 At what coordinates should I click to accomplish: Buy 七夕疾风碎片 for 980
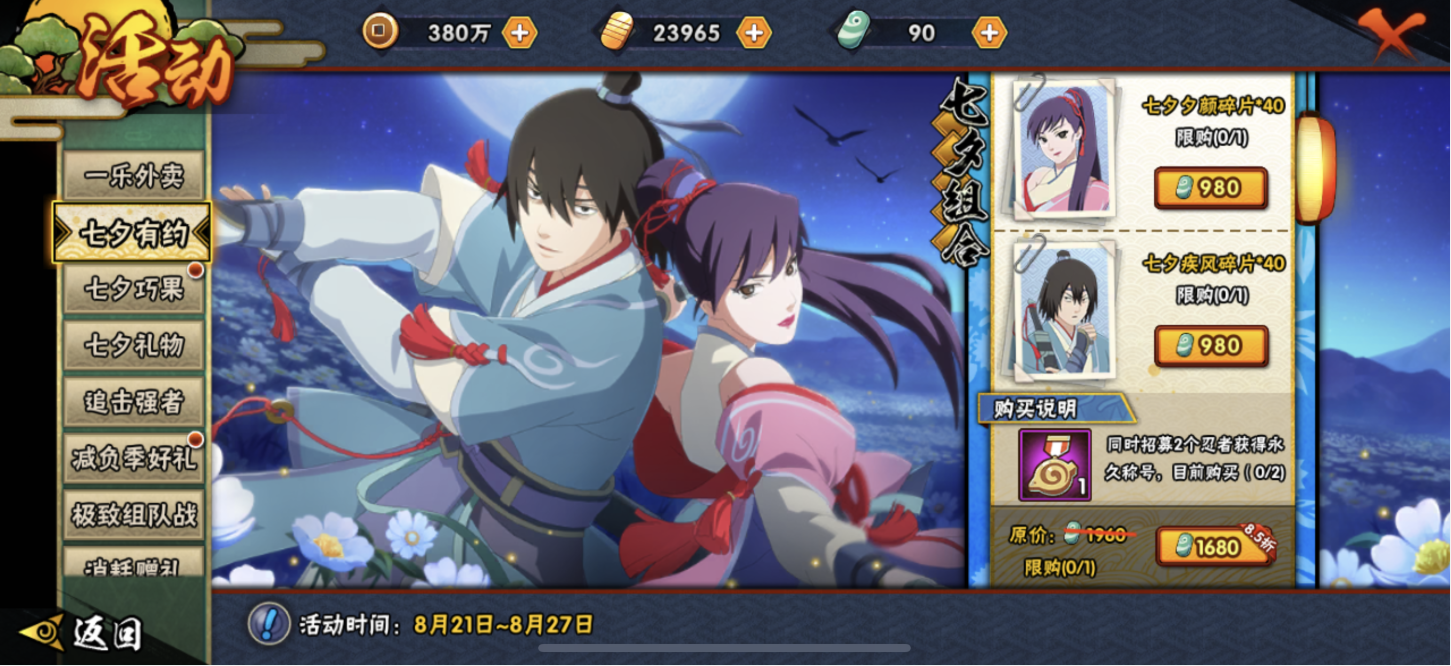click(x=1210, y=346)
